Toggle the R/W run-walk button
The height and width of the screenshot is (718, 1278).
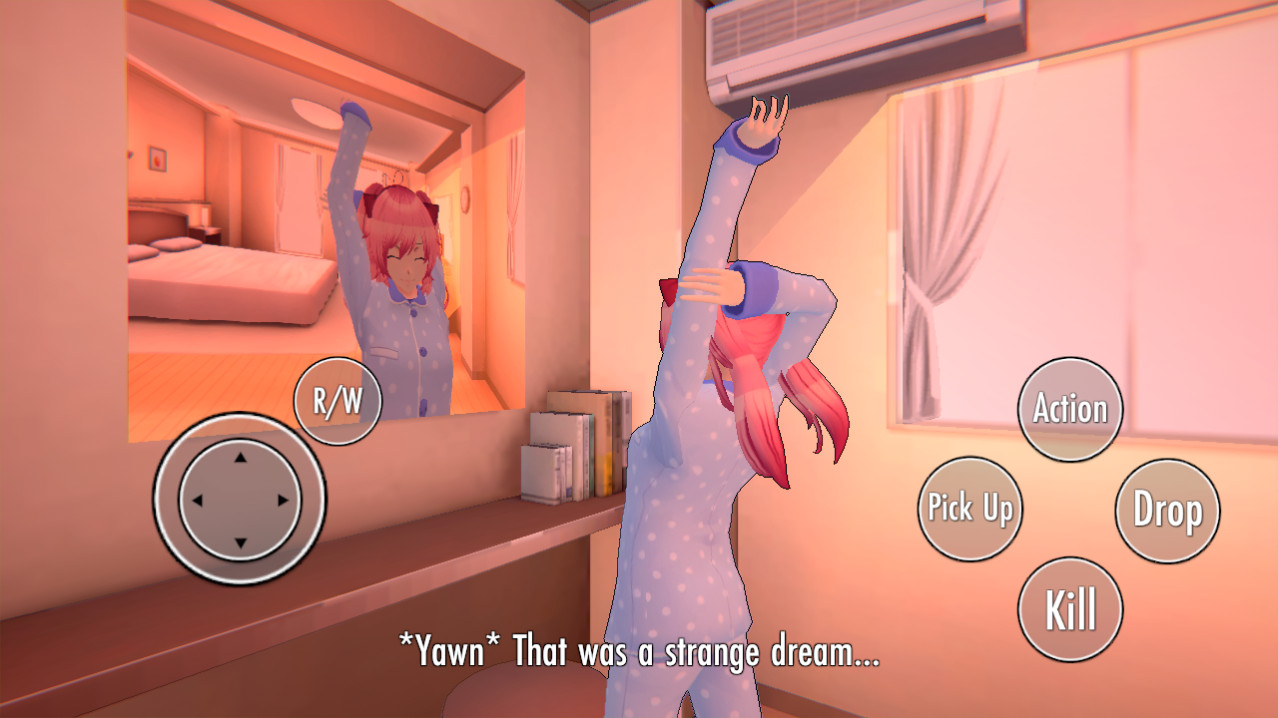[x=338, y=401]
